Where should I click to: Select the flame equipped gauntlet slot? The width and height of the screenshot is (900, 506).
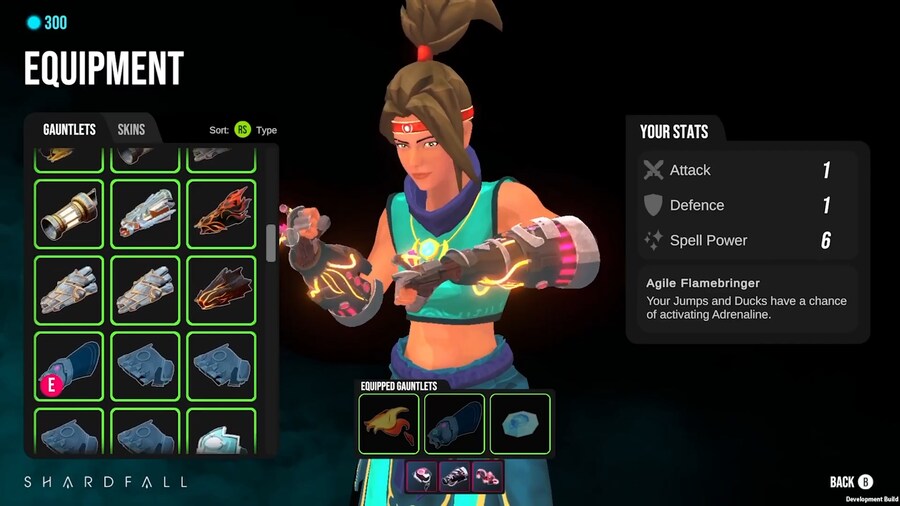[x=389, y=423]
